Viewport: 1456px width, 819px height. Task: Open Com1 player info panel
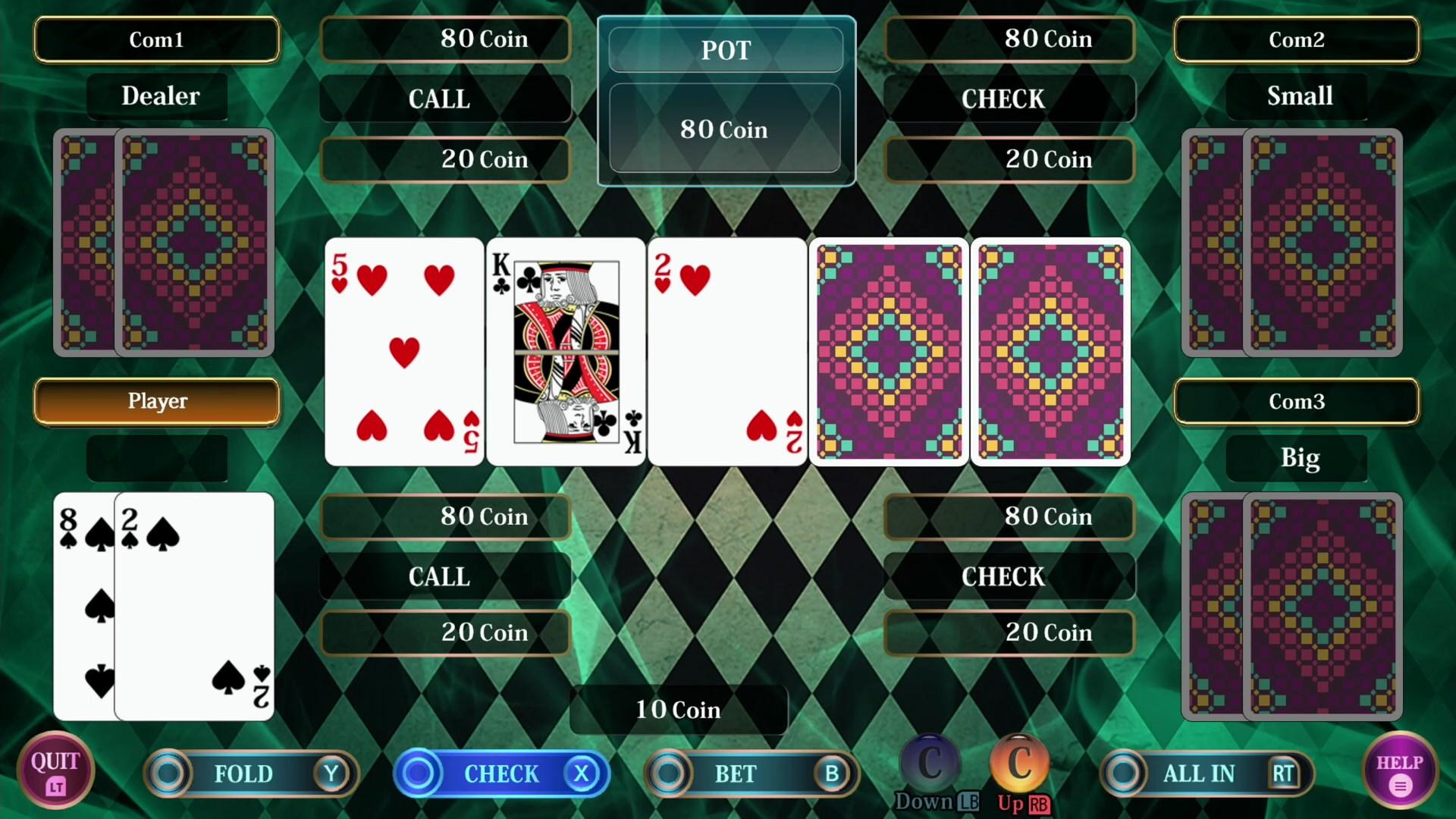pyautogui.click(x=156, y=39)
